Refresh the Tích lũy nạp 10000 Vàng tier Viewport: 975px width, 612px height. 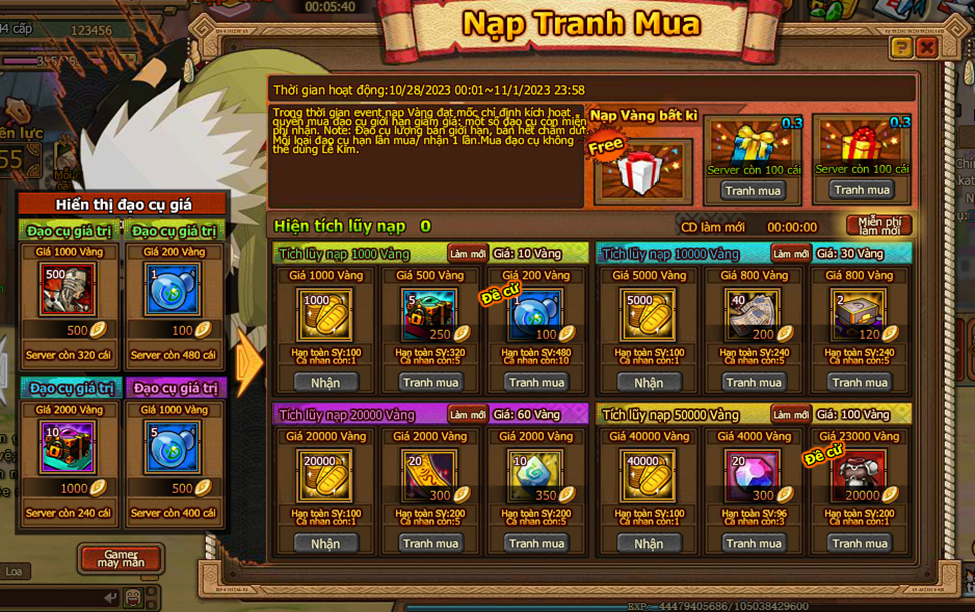pyautogui.click(x=790, y=254)
